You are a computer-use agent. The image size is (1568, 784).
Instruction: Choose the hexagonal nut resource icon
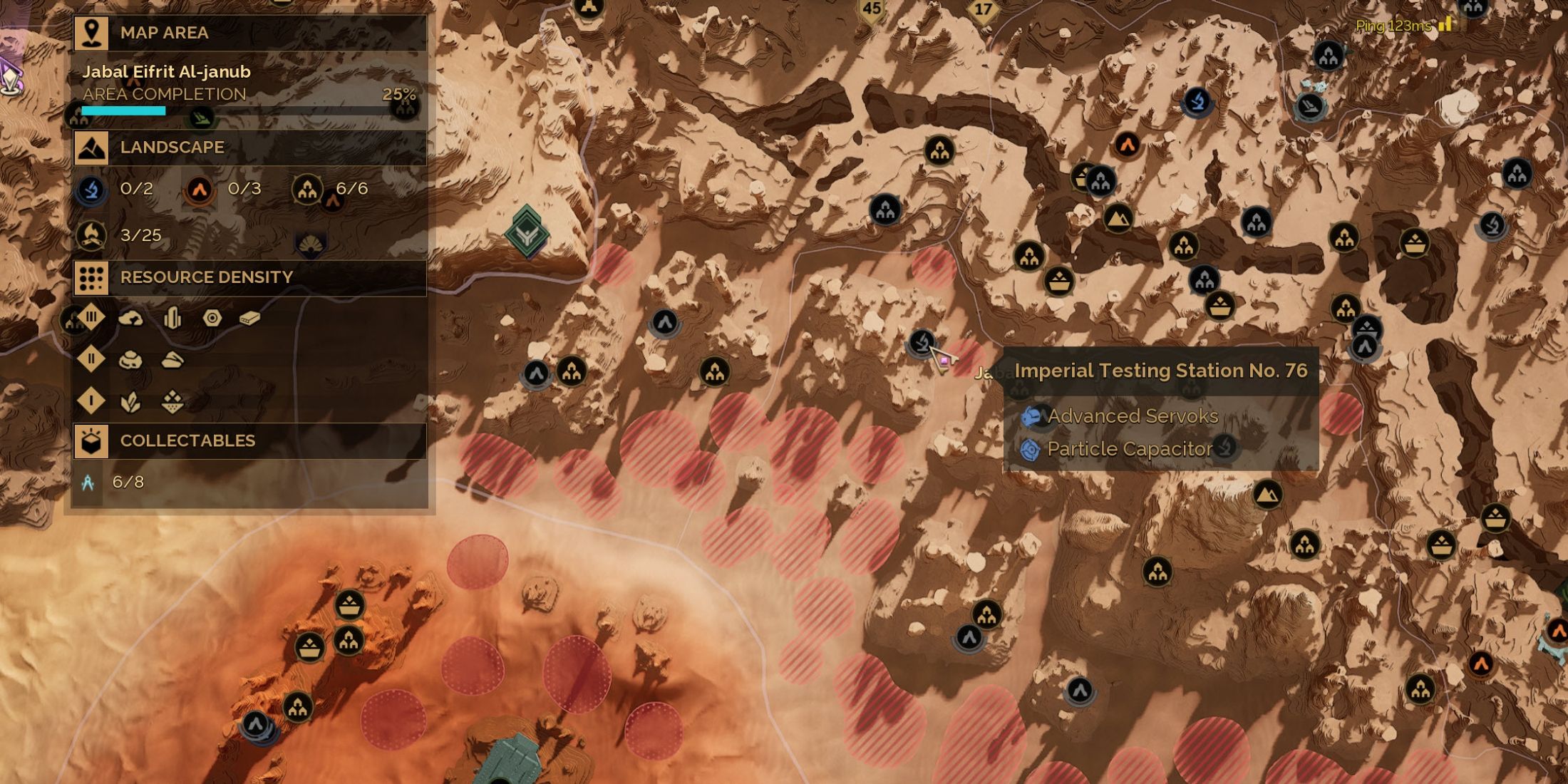(212, 318)
